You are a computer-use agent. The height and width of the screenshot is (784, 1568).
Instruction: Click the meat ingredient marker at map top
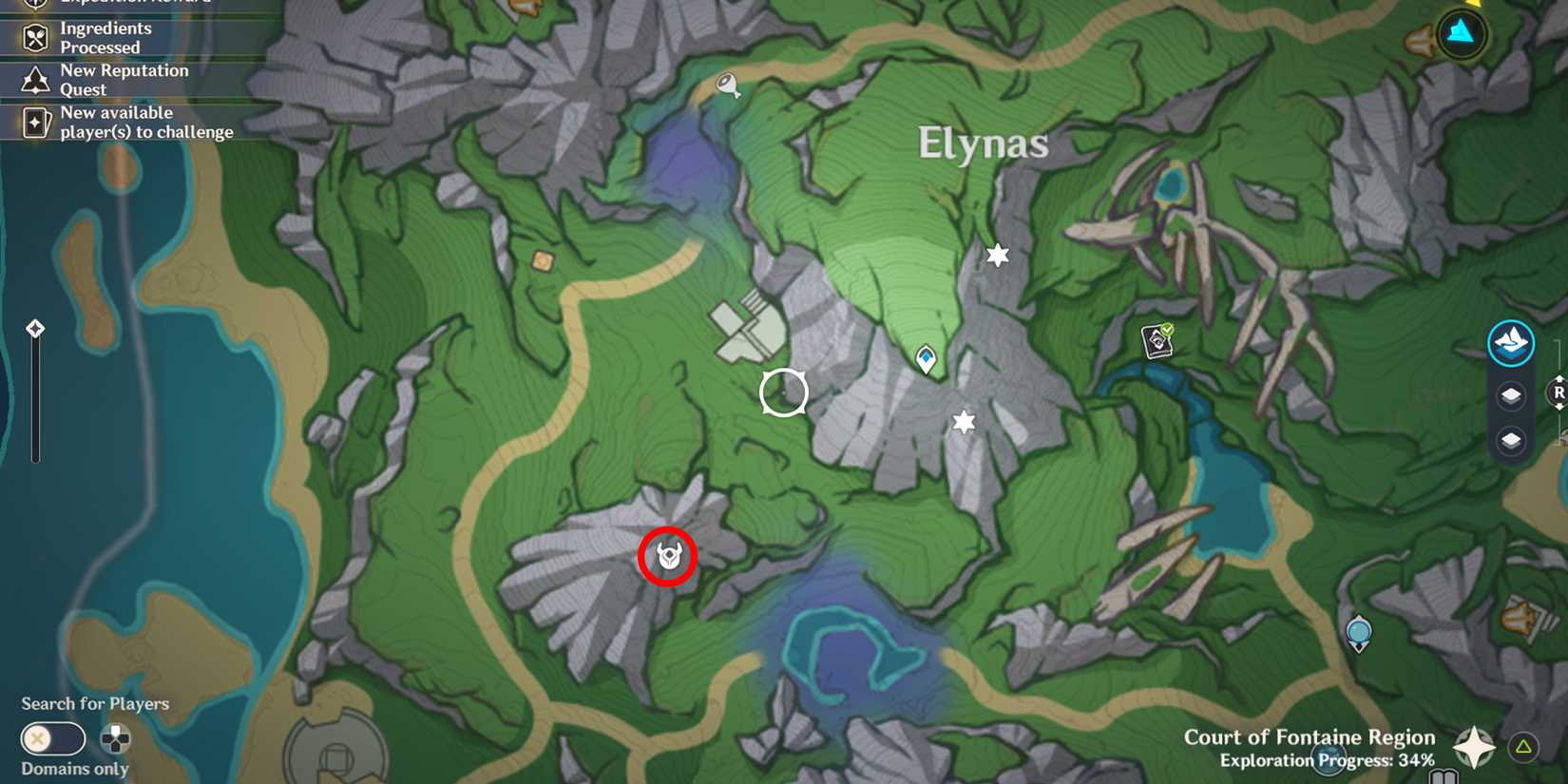coord(728,84)
